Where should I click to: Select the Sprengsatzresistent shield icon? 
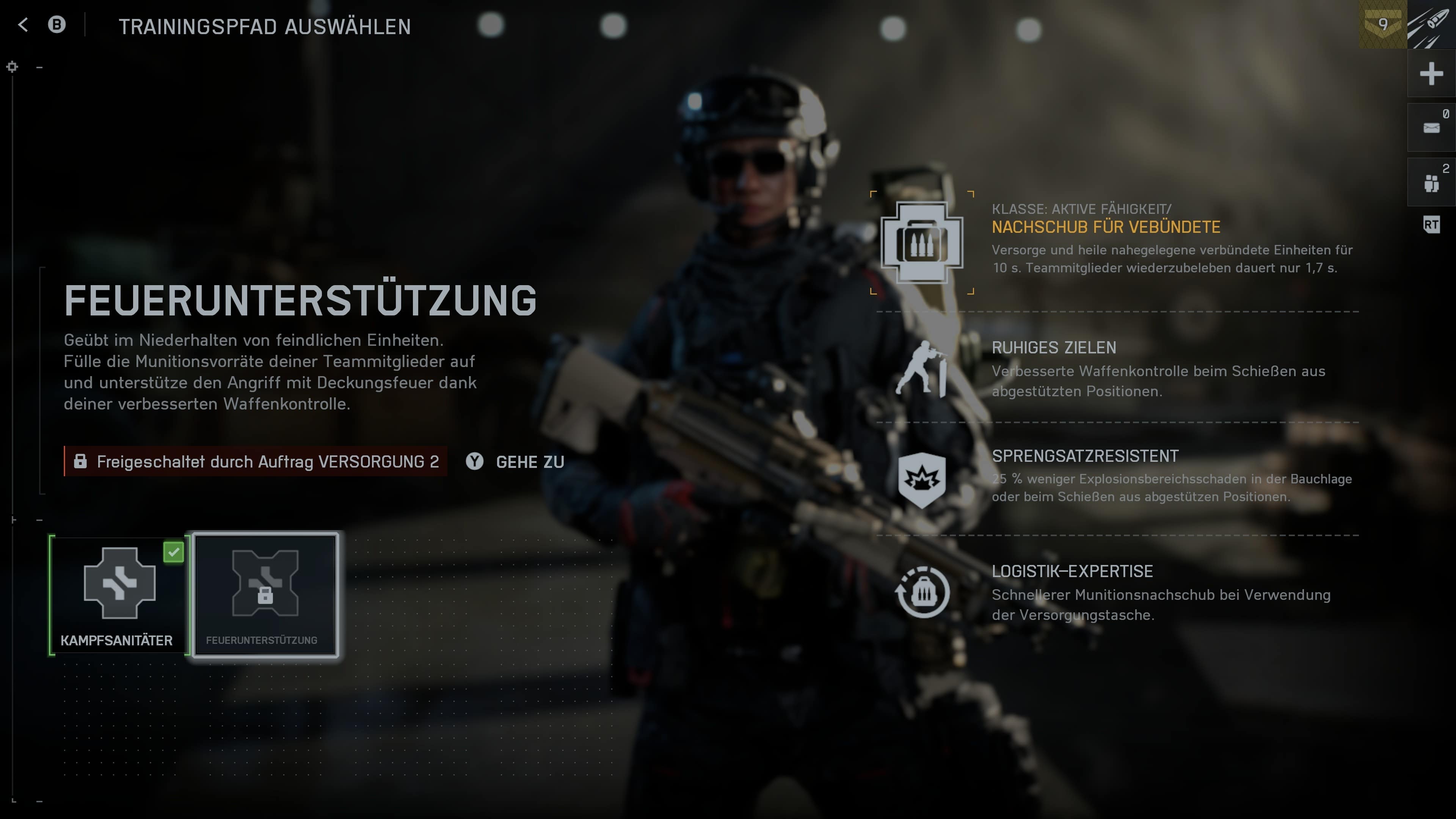tap(922, 479)
